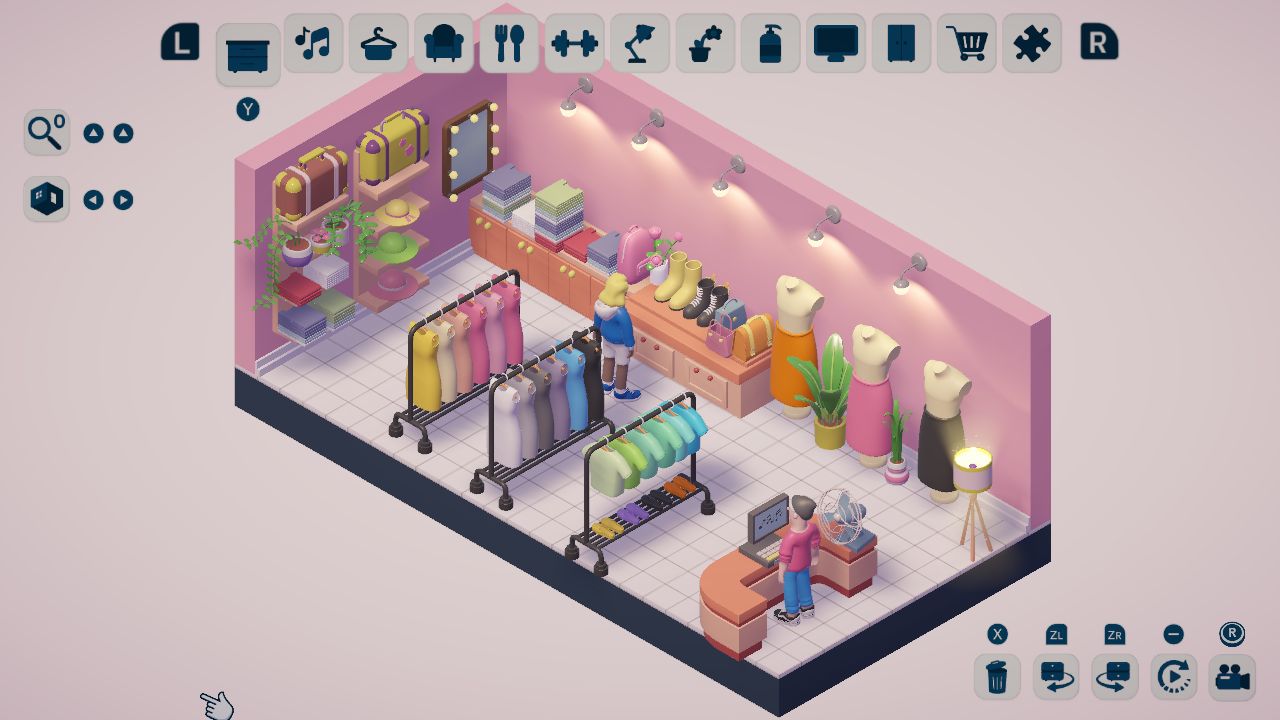Select the clothes hanger category
Image resolution: width=1280 pixels, height=720 pixels.
(378, 43)
